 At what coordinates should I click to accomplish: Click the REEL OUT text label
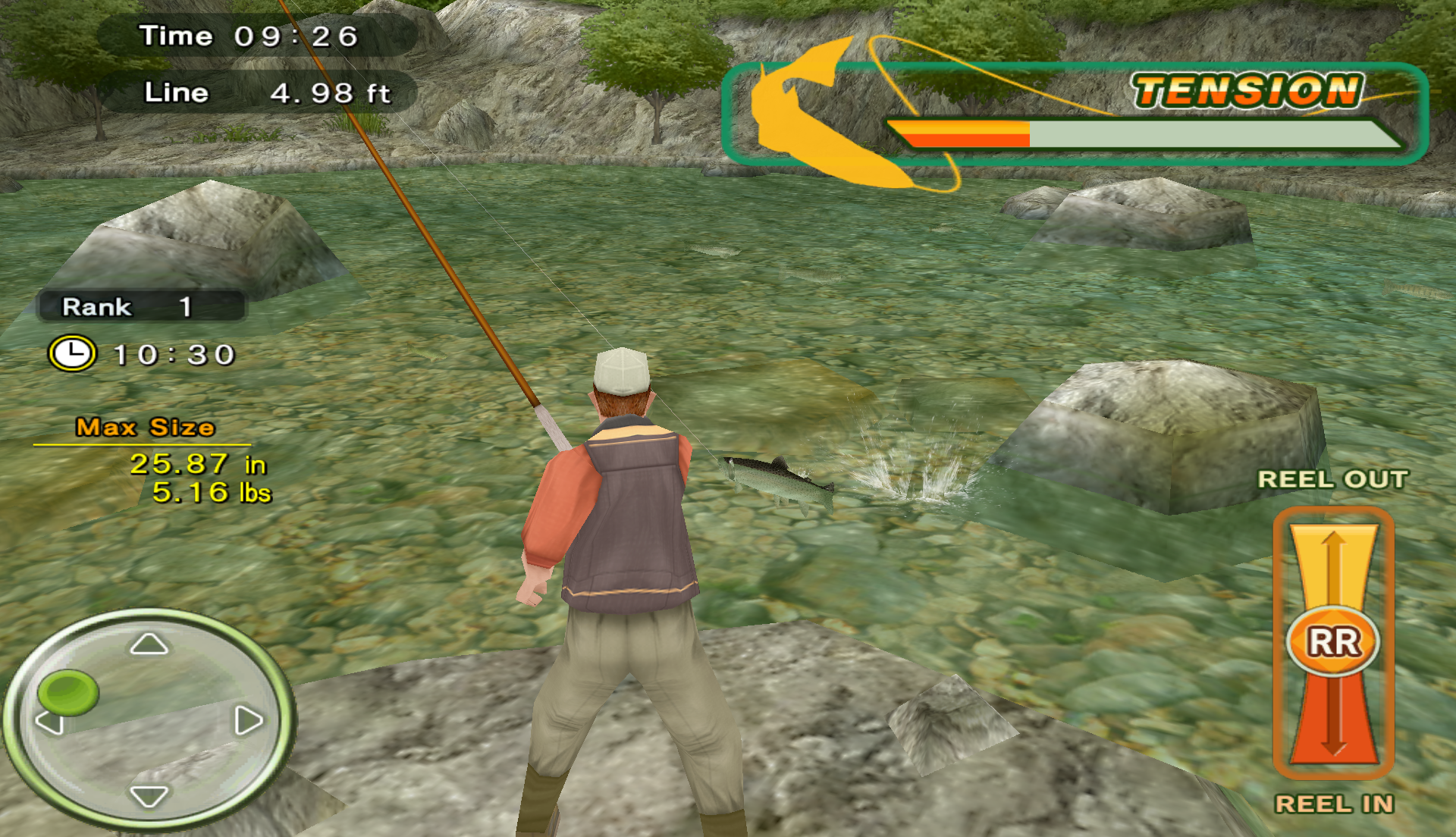coord(1332,479)
